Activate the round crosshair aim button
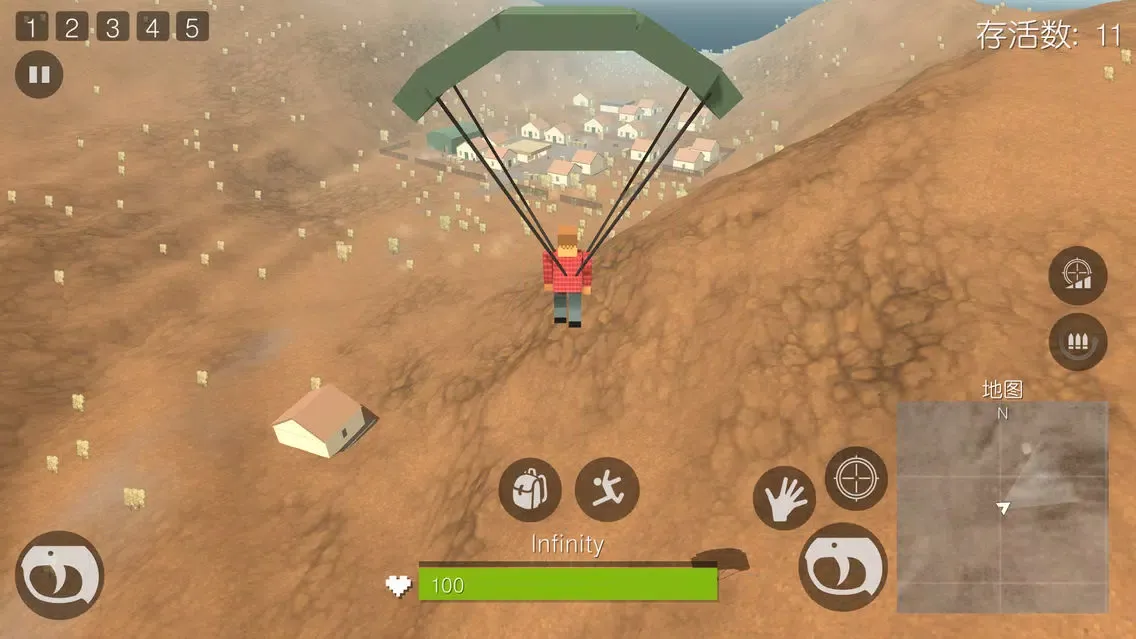 [856, 478]
